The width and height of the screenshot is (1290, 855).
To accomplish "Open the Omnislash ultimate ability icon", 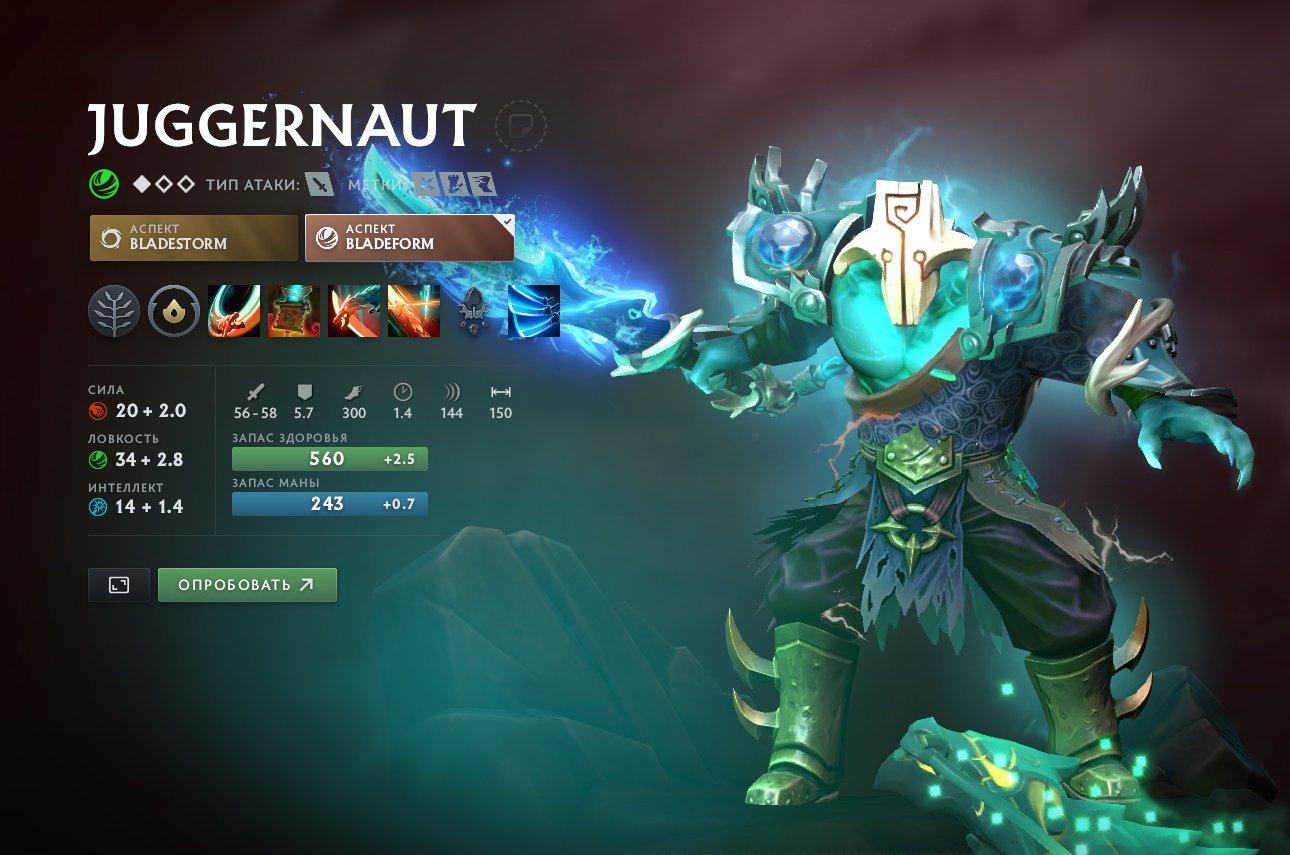I will tap(413, 311).
